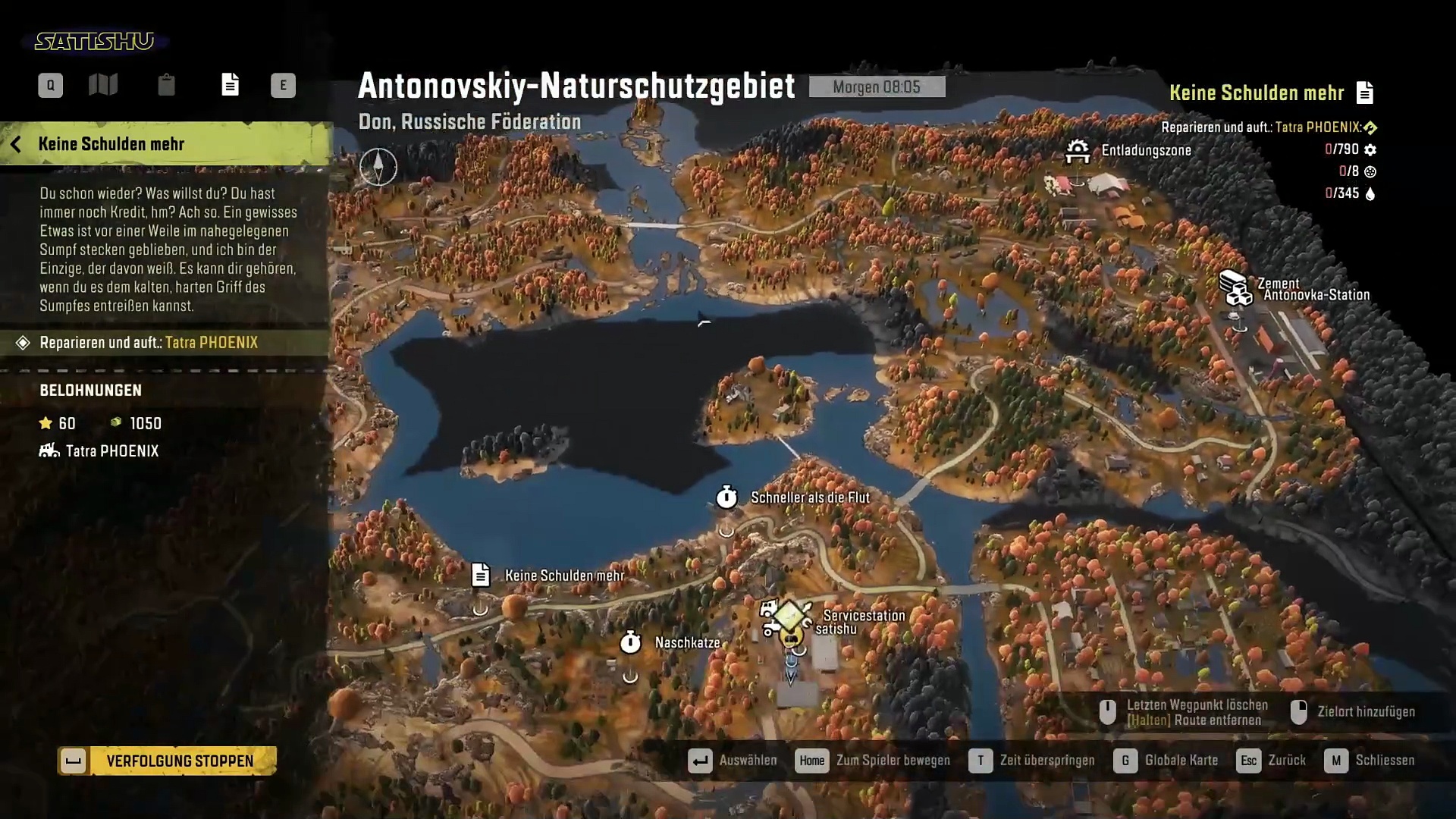Screen dimensions: 1456x819
Task: Click the compass icon on the map
Action: tap(378, 167)
